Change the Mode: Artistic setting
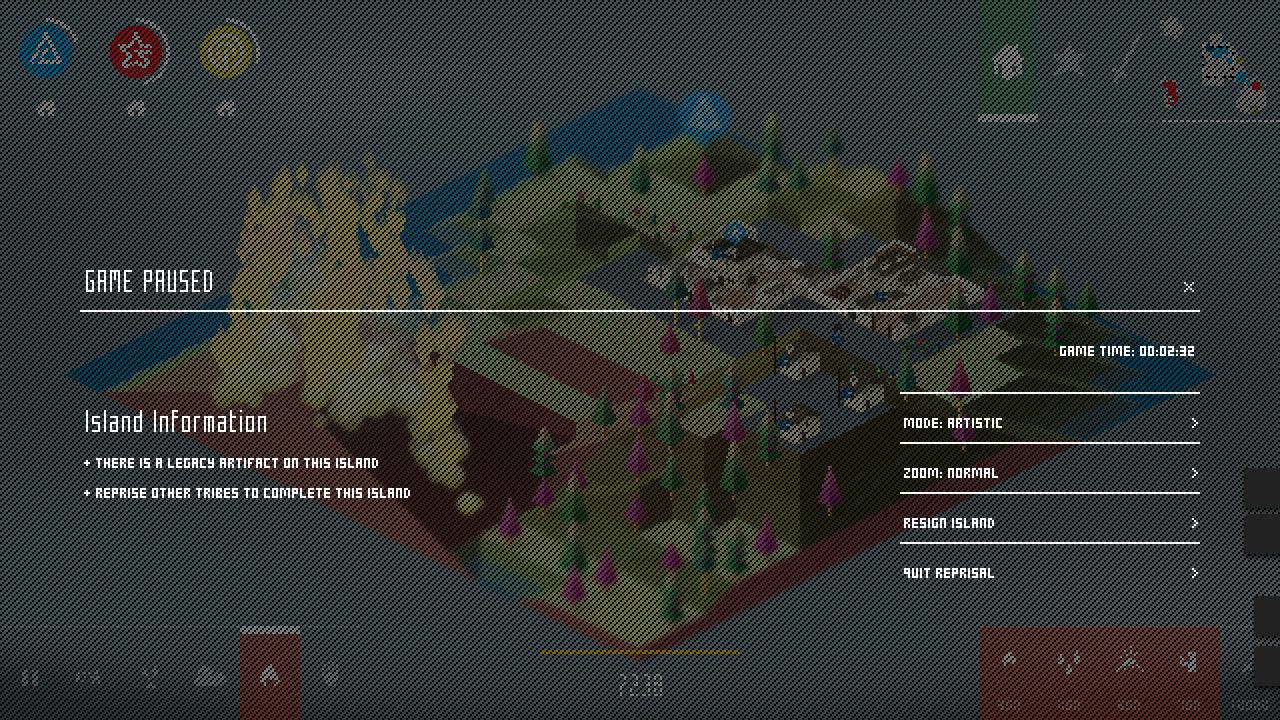The width and height of the screenshot is (1280, 720). (1049, 423)
